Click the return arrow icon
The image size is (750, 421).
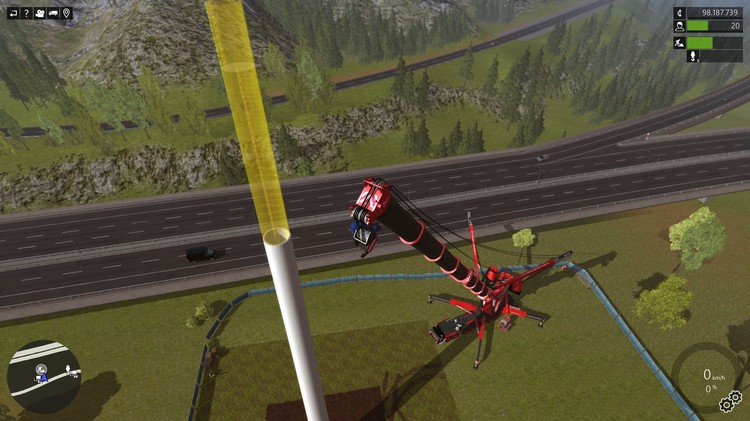[x=11, y=13]
